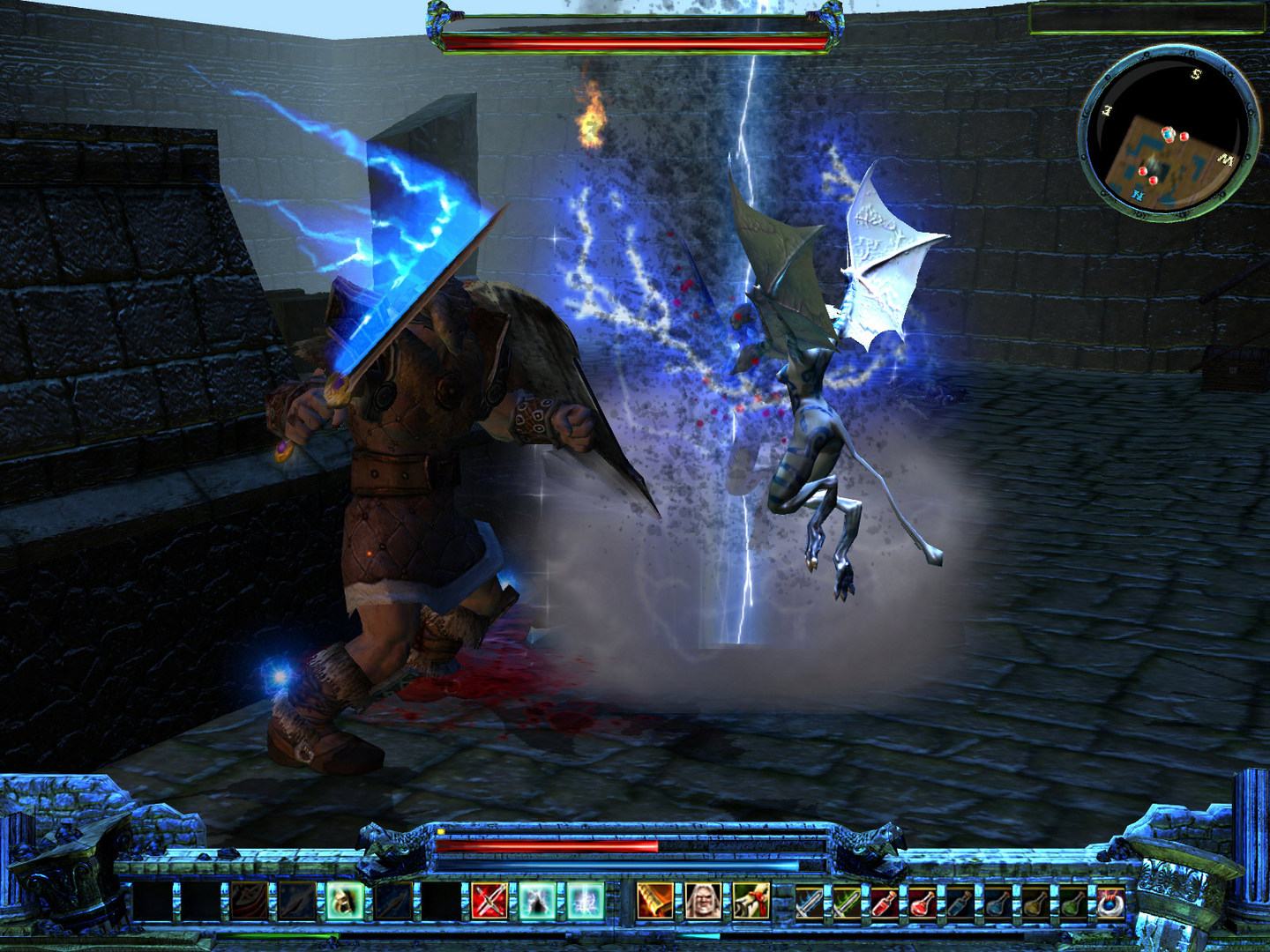The image size is (1270, 952).
Task: Use the red crossed swords ability
Action: pos(489,901)
